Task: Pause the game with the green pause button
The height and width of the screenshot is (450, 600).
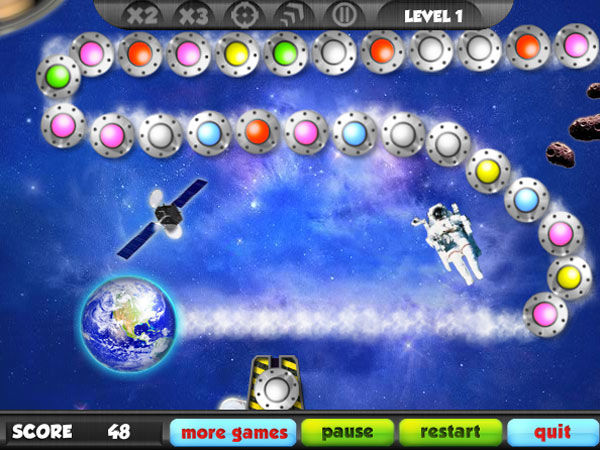Action: 347,433
